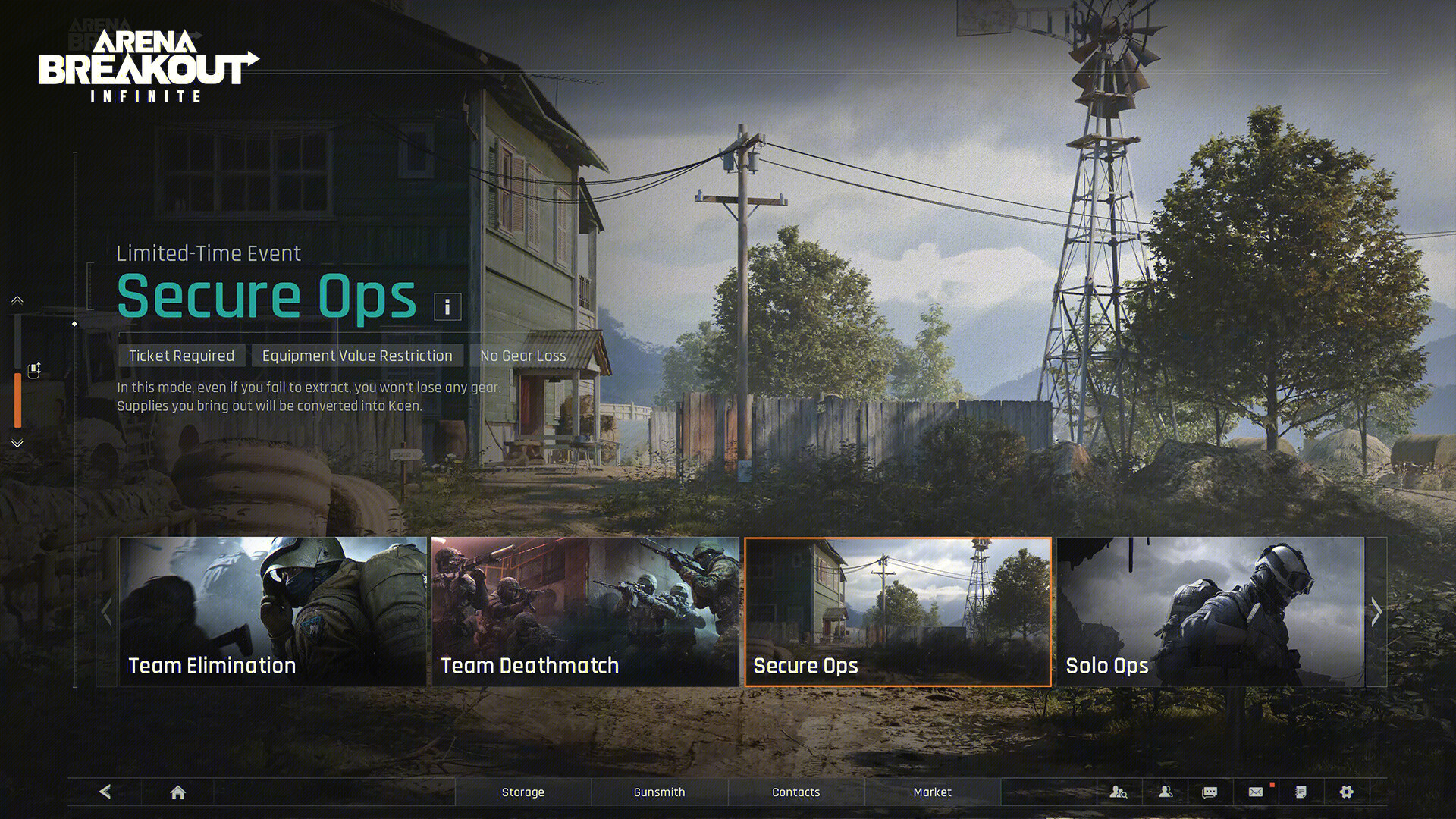Viewport: 1456px width, 819px height.
Task: Open the find-players search icon
Action: 1119,792
